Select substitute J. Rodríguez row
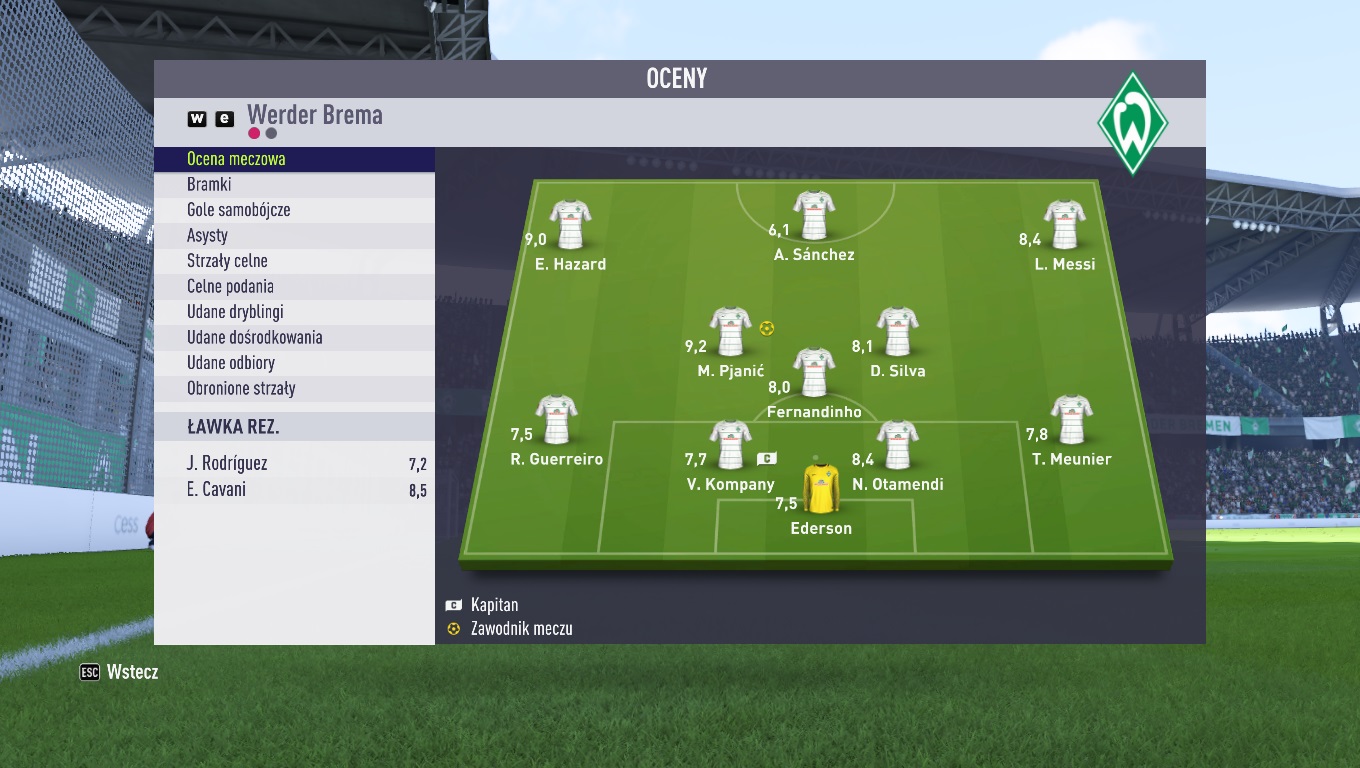 (x=294, y=464)
